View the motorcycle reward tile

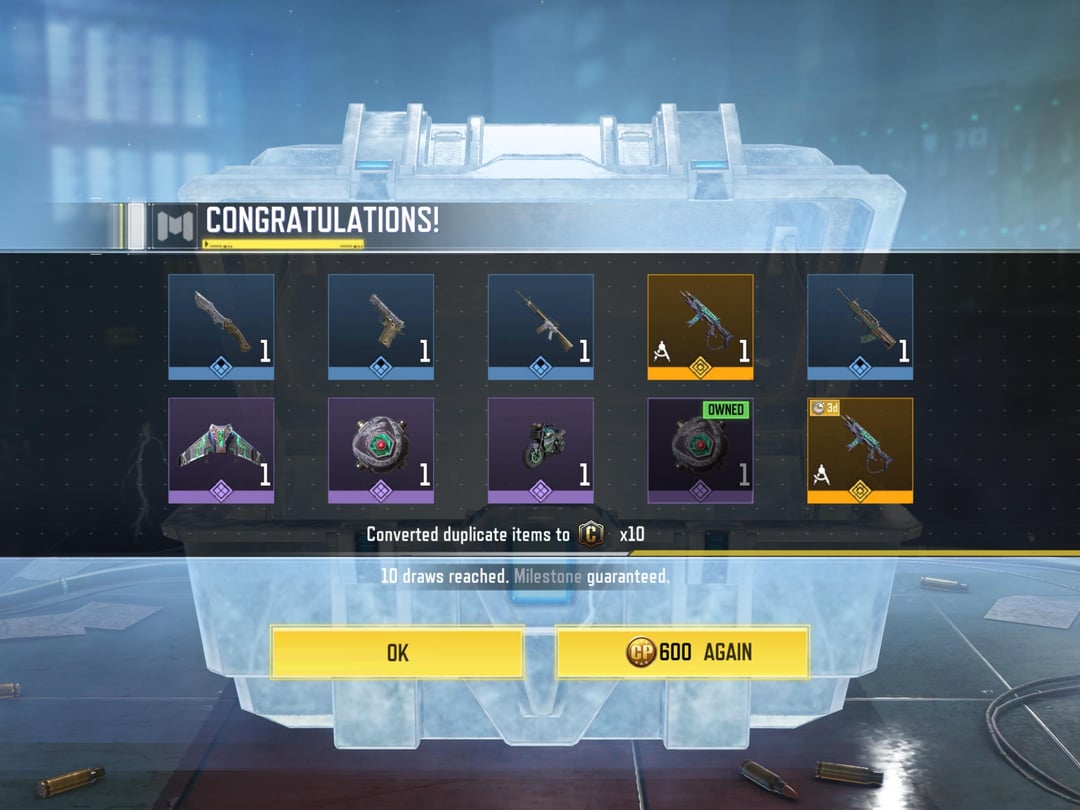541,450
